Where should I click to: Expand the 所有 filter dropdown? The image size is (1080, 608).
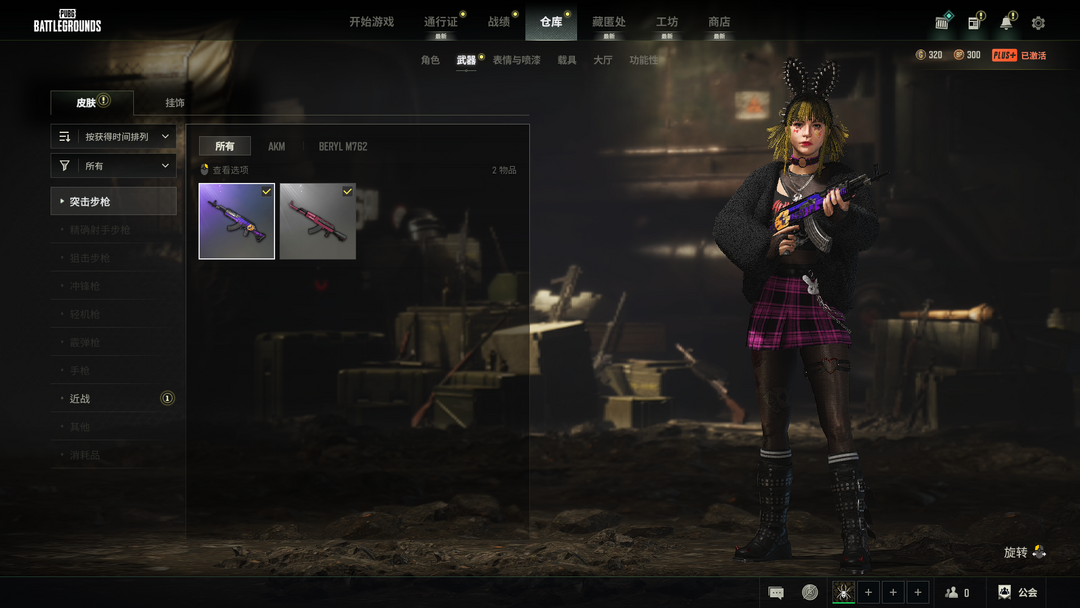114,166
